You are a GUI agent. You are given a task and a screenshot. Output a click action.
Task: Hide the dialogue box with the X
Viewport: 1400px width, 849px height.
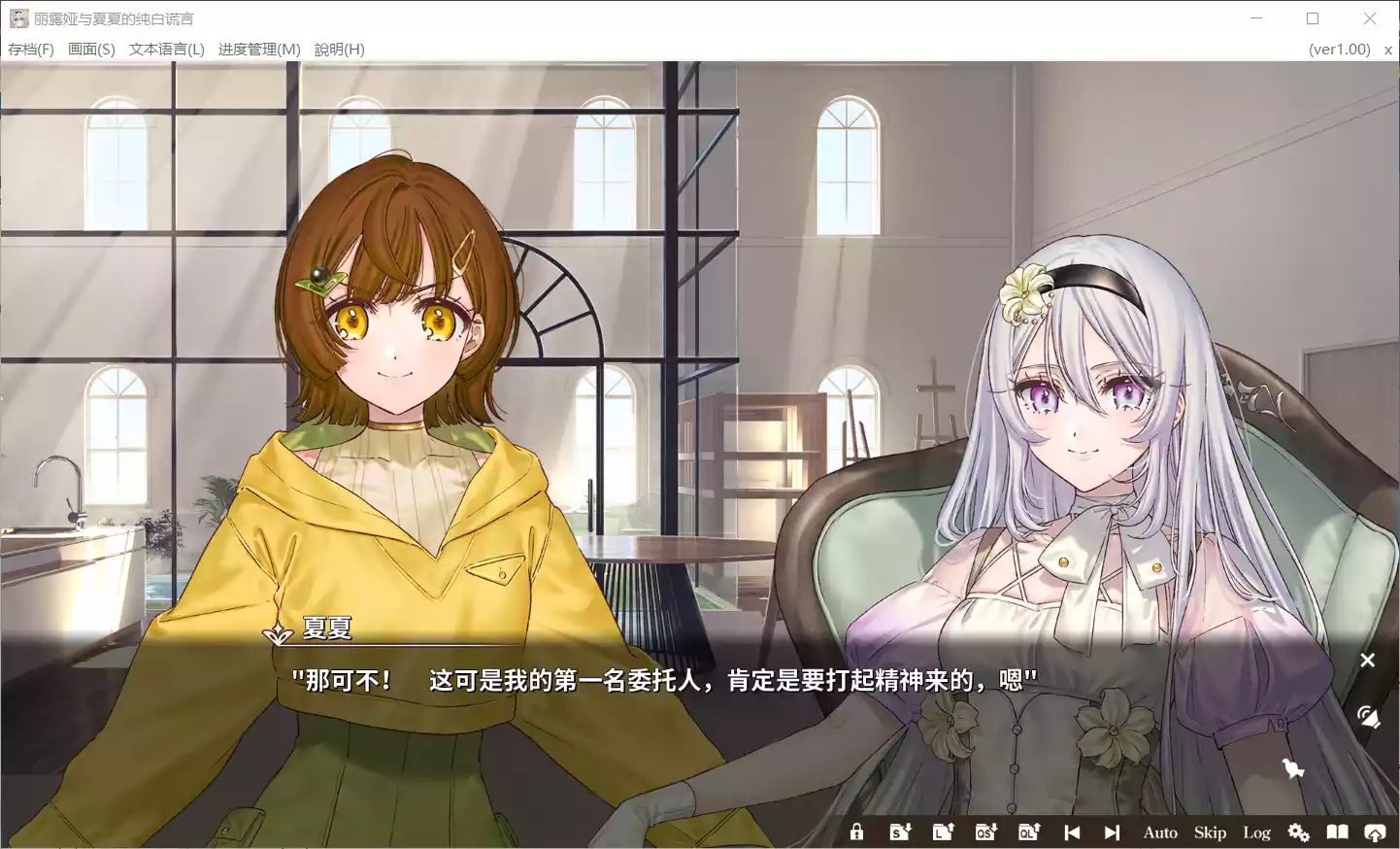point(1368,661)
